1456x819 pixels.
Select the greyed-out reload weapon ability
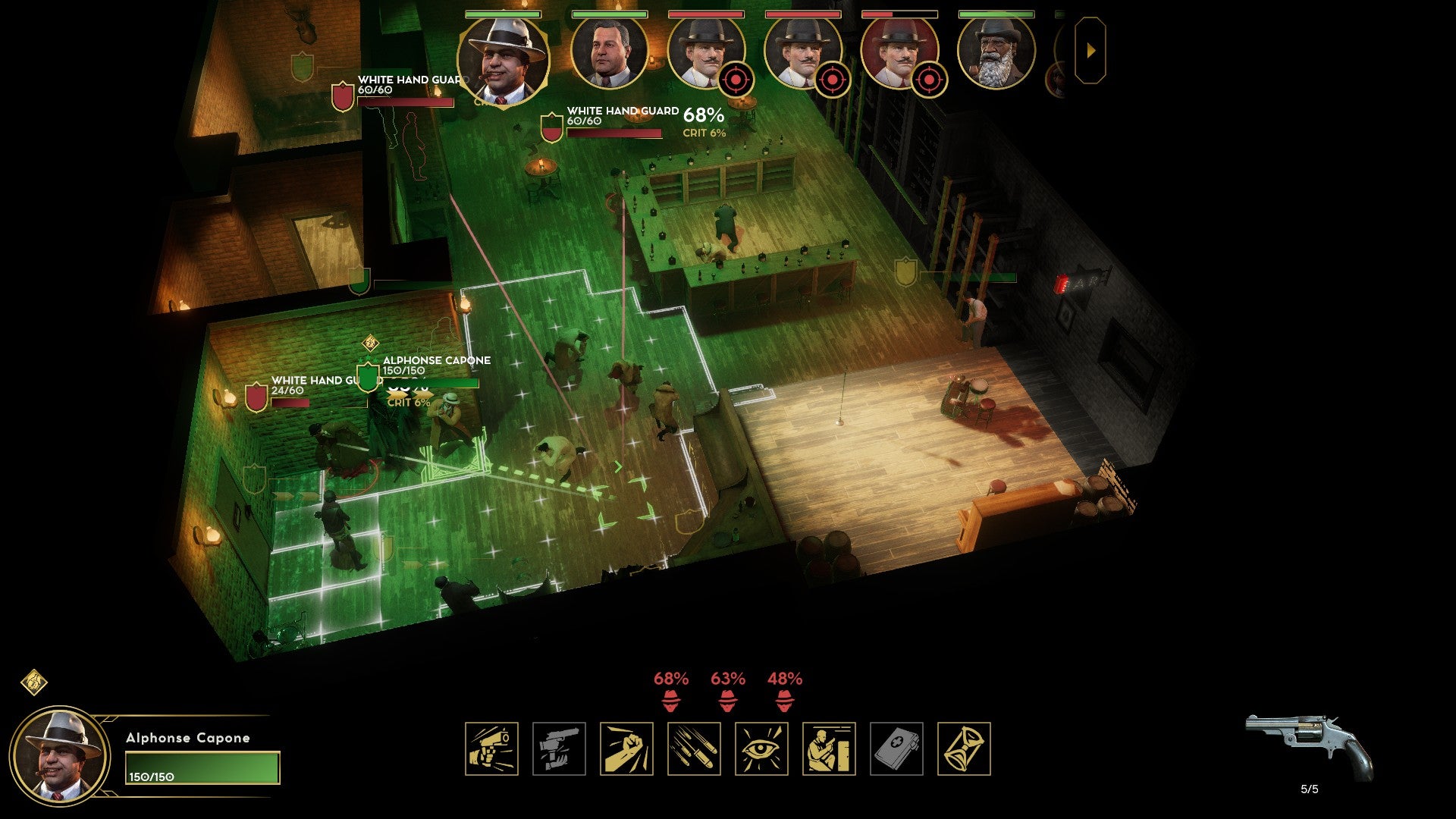(x=559, y=748)
